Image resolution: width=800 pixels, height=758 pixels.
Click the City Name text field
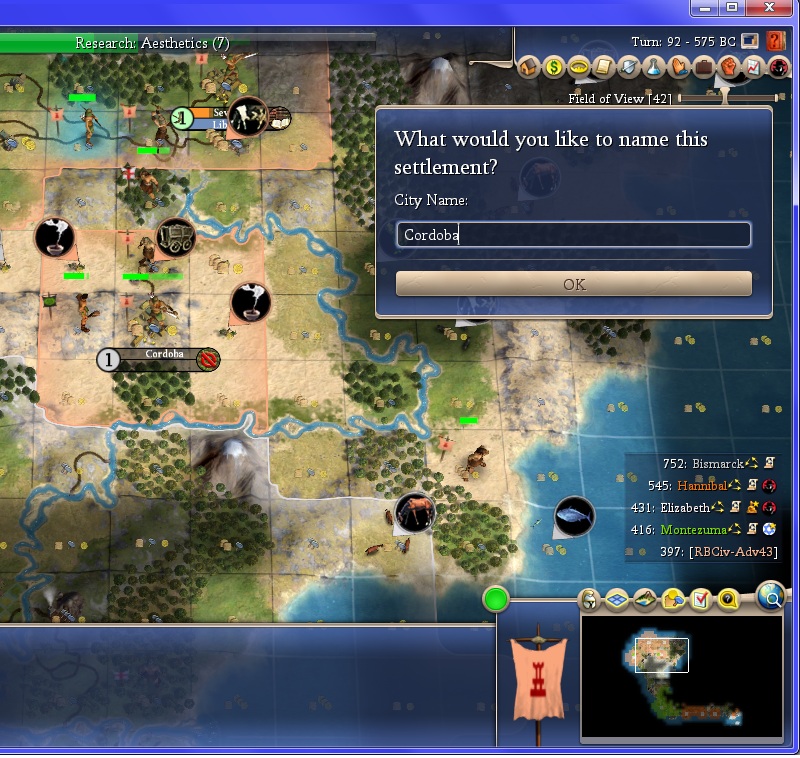(573, 235)
